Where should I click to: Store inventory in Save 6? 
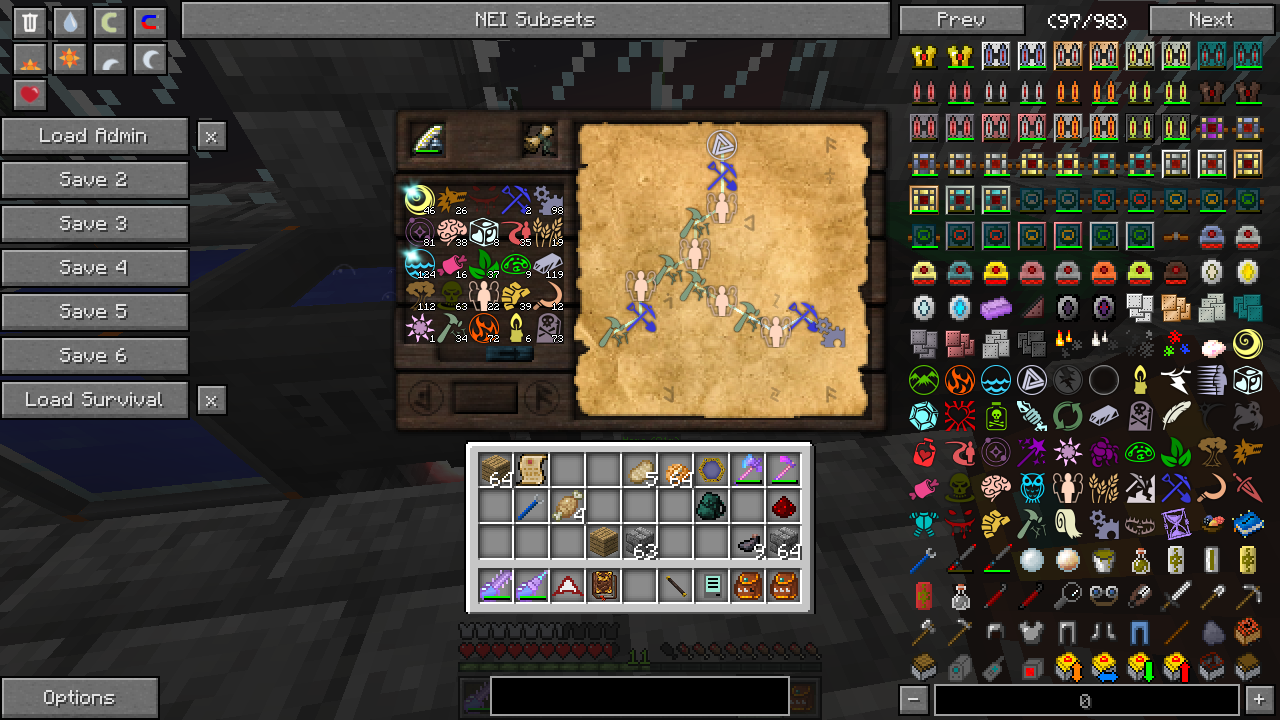(x=94, y=356)
